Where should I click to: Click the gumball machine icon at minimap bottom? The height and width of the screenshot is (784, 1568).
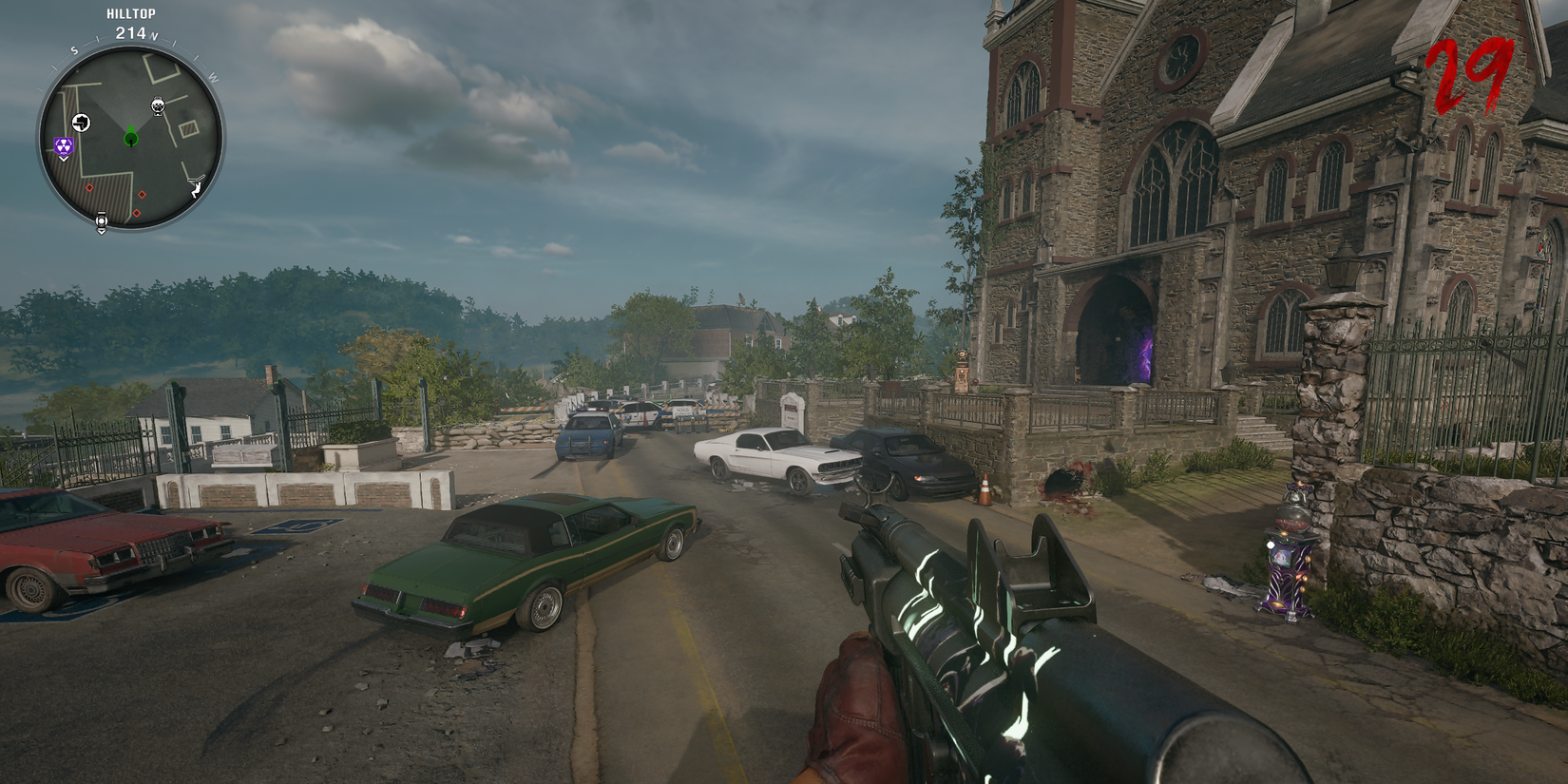(x=102, y=220)
